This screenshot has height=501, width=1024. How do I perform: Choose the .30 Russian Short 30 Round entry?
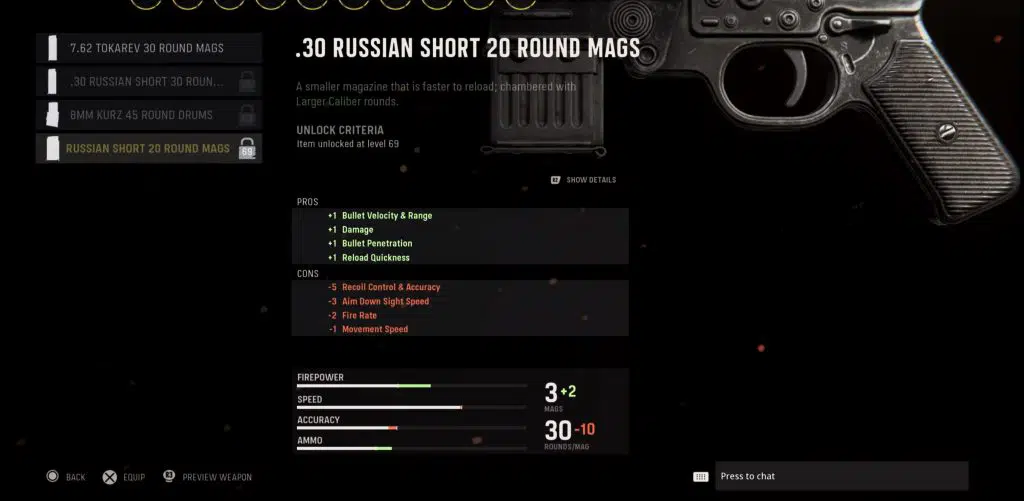(x=148, y=82)
